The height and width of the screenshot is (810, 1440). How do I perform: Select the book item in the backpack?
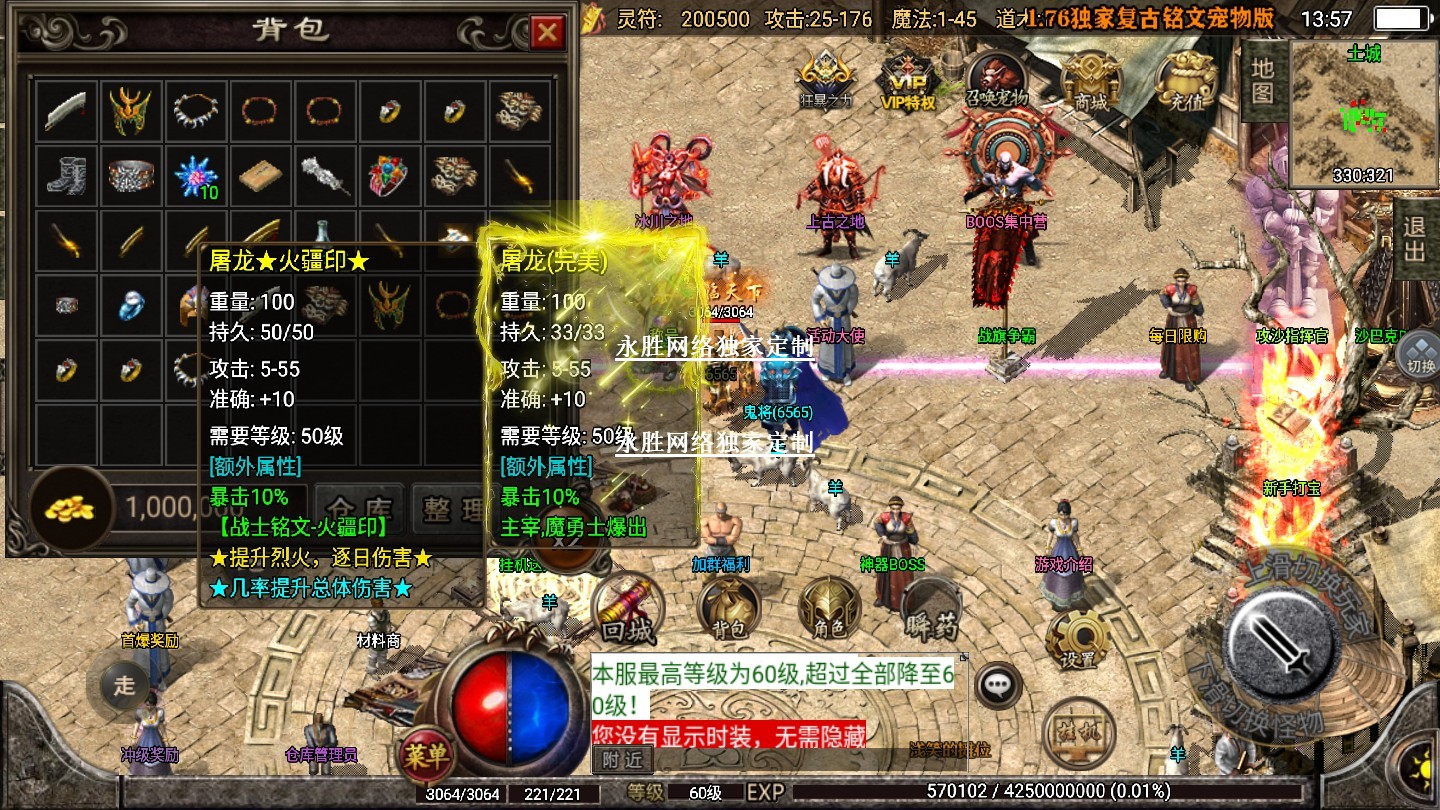click(x=258, y=176)
